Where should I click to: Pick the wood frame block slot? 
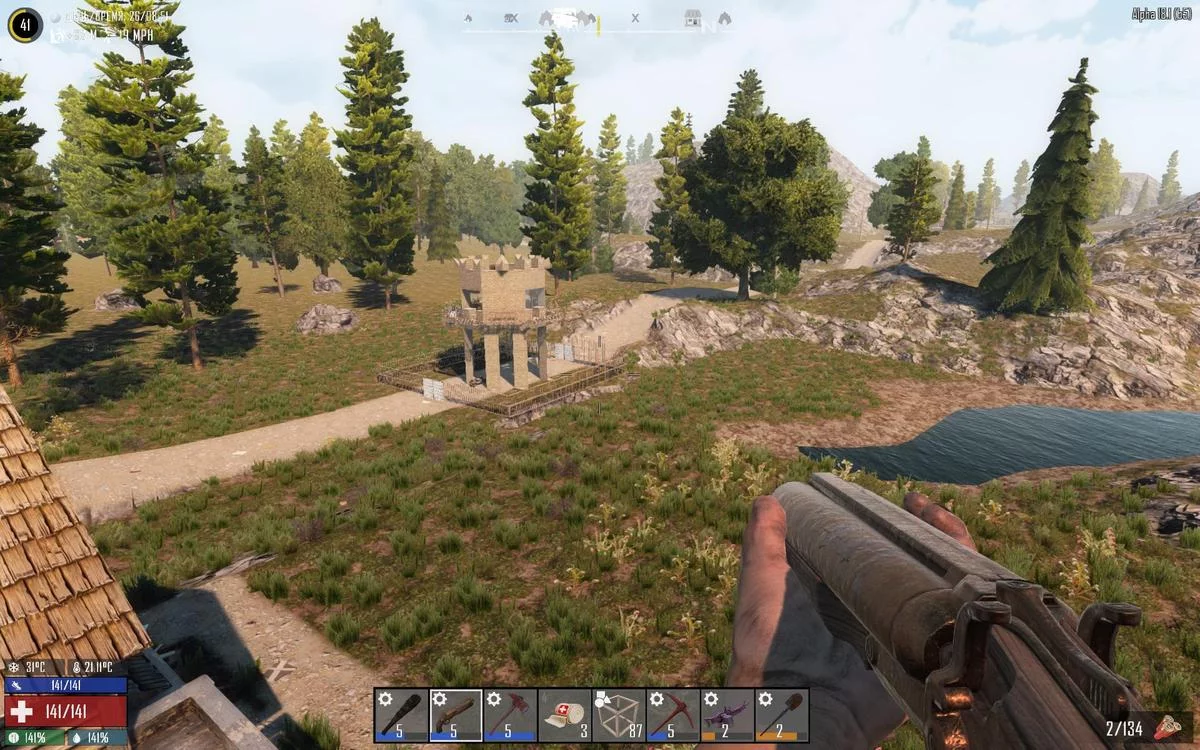(618, 715)
